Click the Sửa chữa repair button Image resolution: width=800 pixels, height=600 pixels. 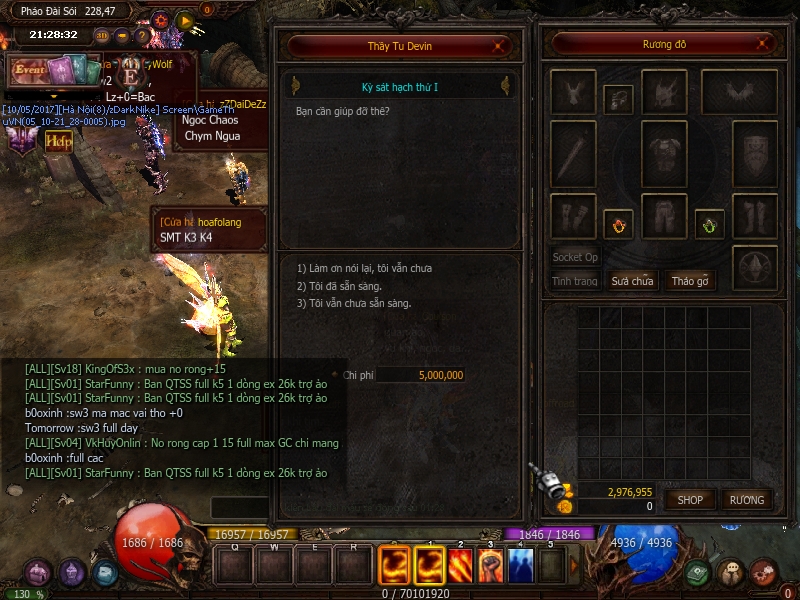click(632, 281)
